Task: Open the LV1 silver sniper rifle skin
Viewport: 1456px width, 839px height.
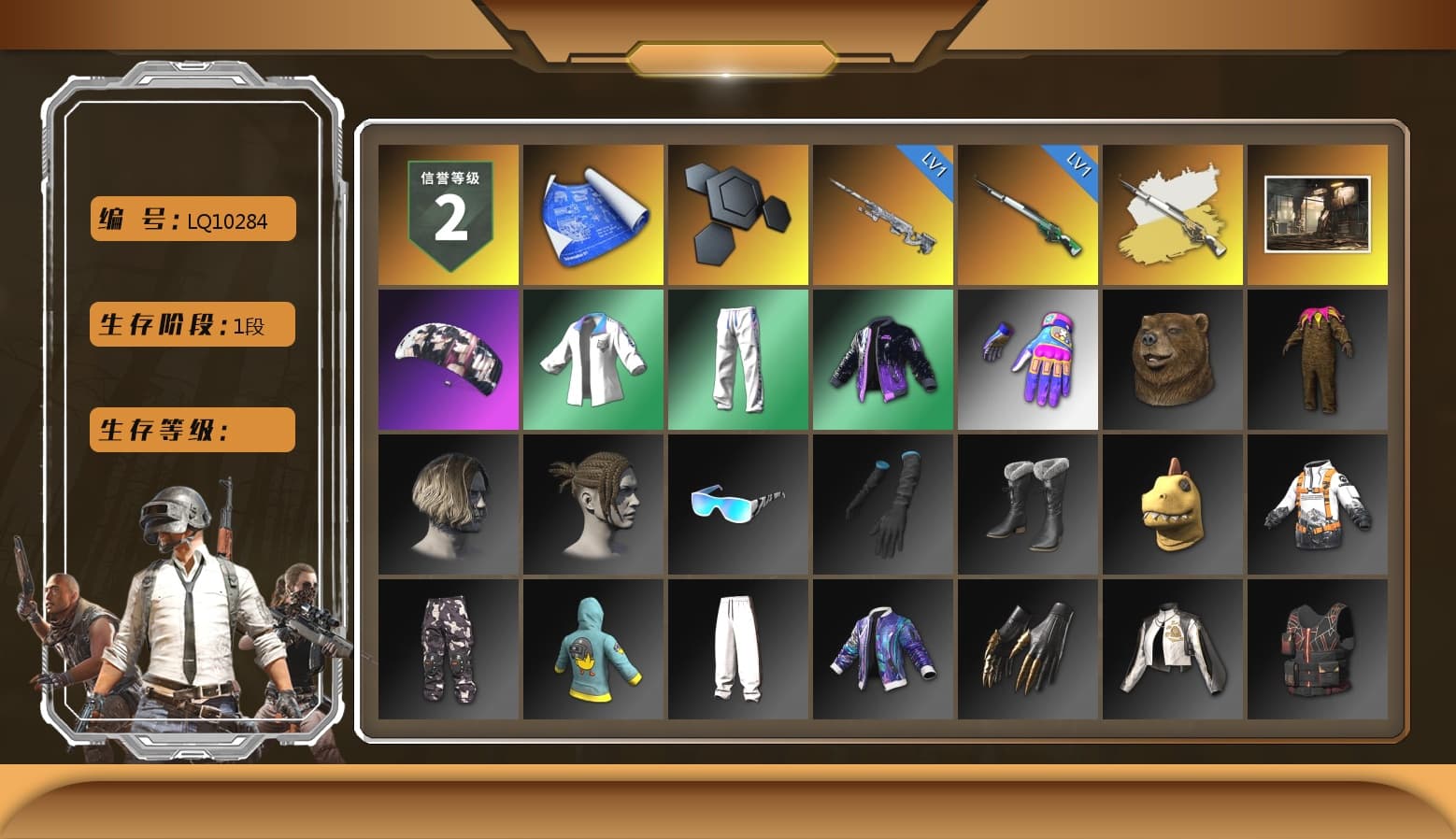Action: tap(883, 213)
